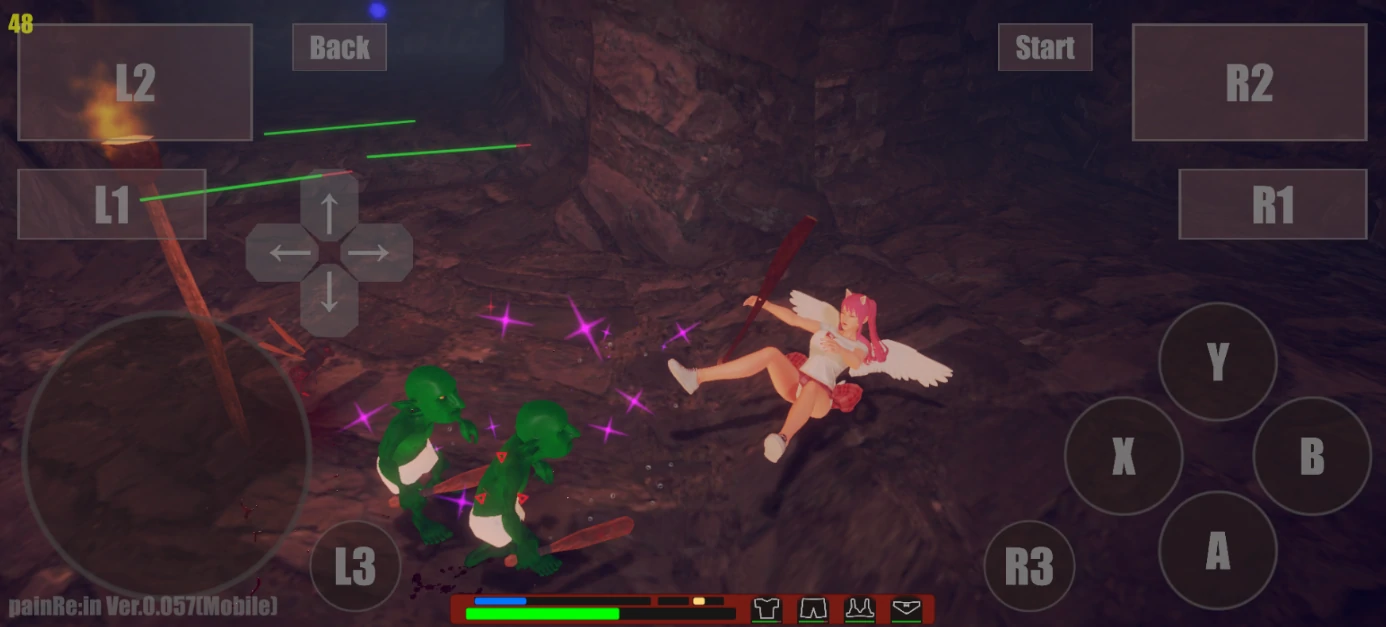The height and width of the screenshot is (627, 1386).
Task: Hit the Y face button
Action: (x=1217, y=361)
